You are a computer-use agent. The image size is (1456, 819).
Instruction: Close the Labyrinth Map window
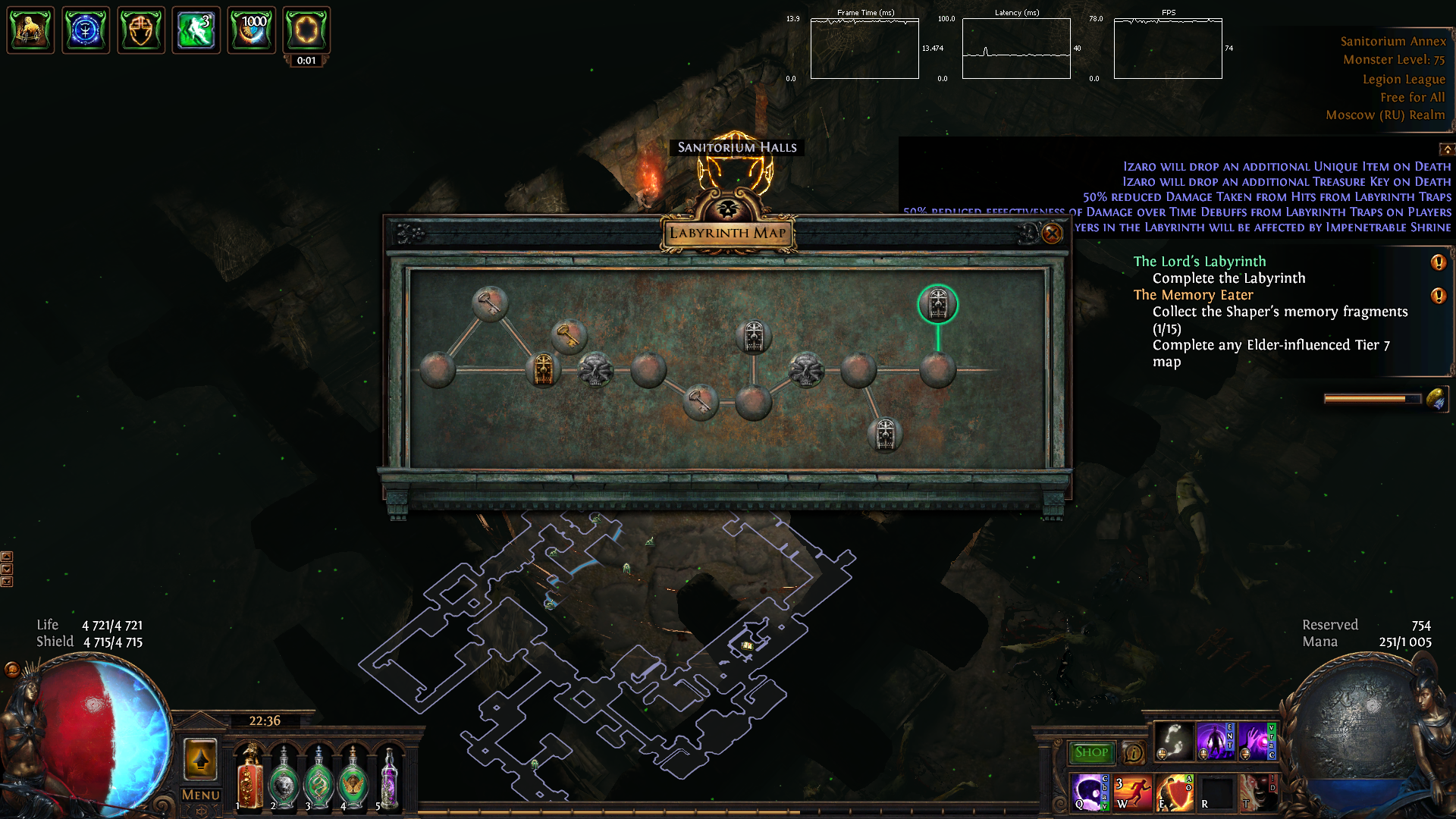point(1052,234)
